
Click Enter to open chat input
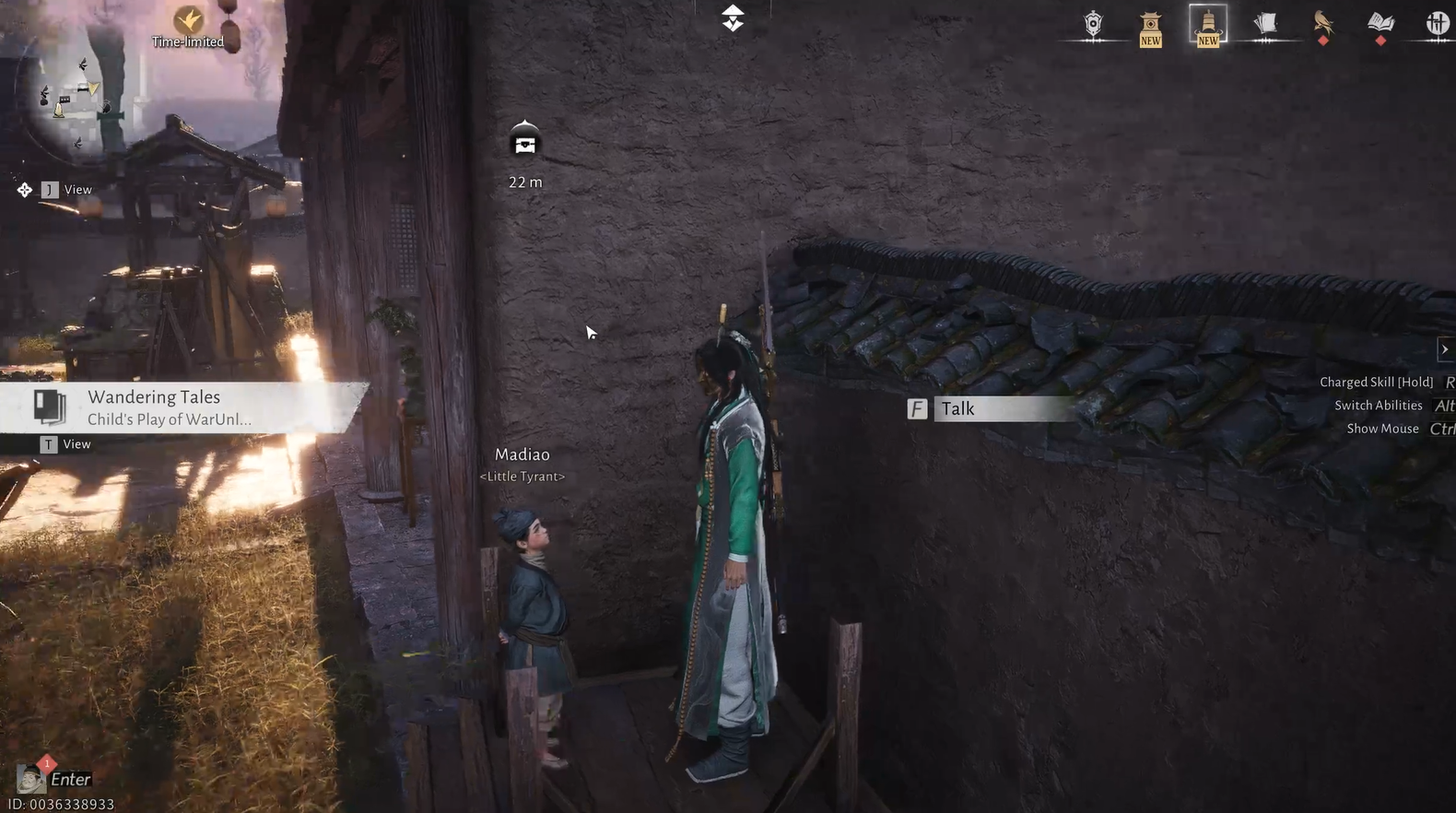(x=69, y=779)
